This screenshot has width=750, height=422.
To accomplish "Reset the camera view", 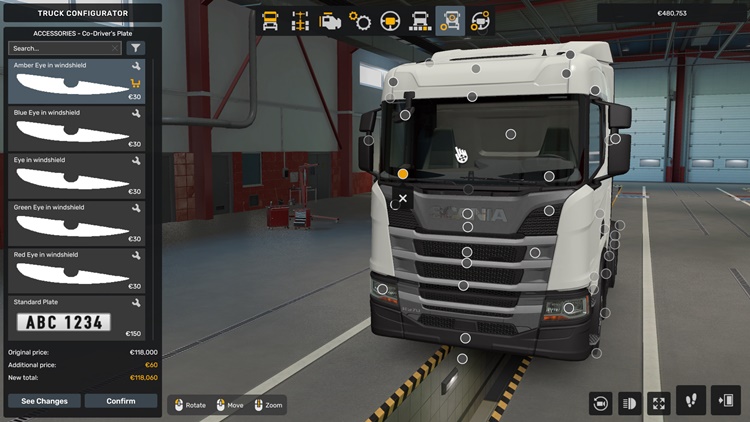I will tap(600, 403).
